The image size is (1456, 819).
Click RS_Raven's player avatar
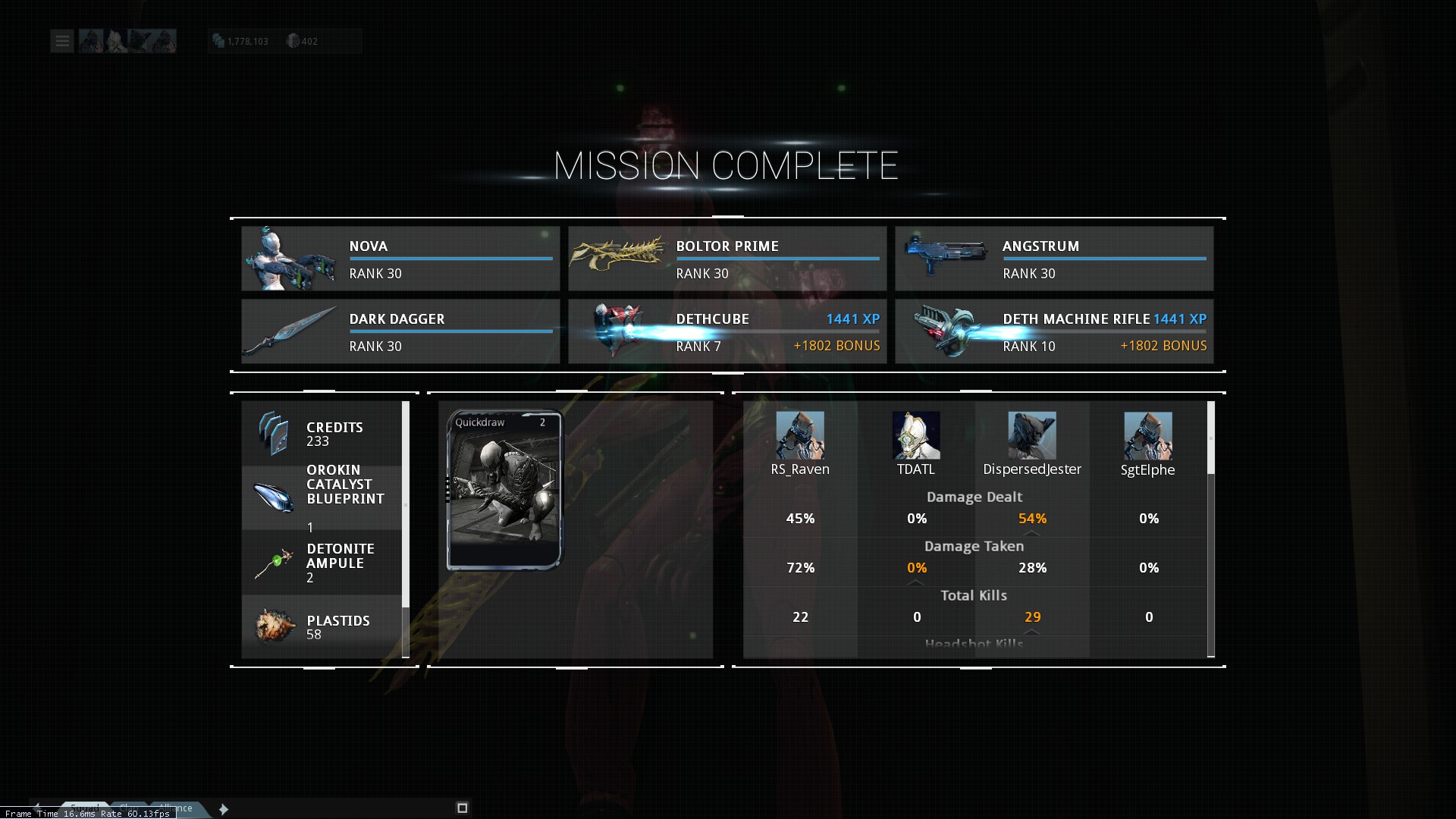799,435
